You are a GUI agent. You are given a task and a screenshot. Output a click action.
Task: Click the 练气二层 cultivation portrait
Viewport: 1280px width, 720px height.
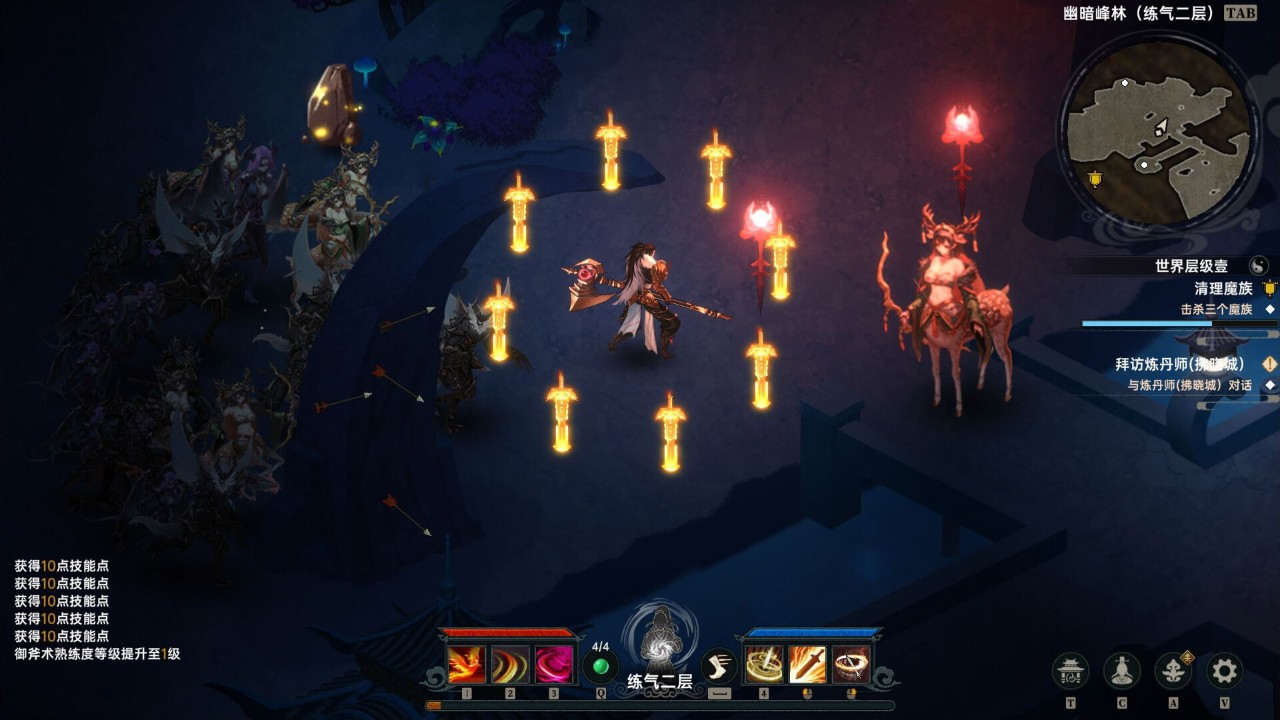[660, 645]
